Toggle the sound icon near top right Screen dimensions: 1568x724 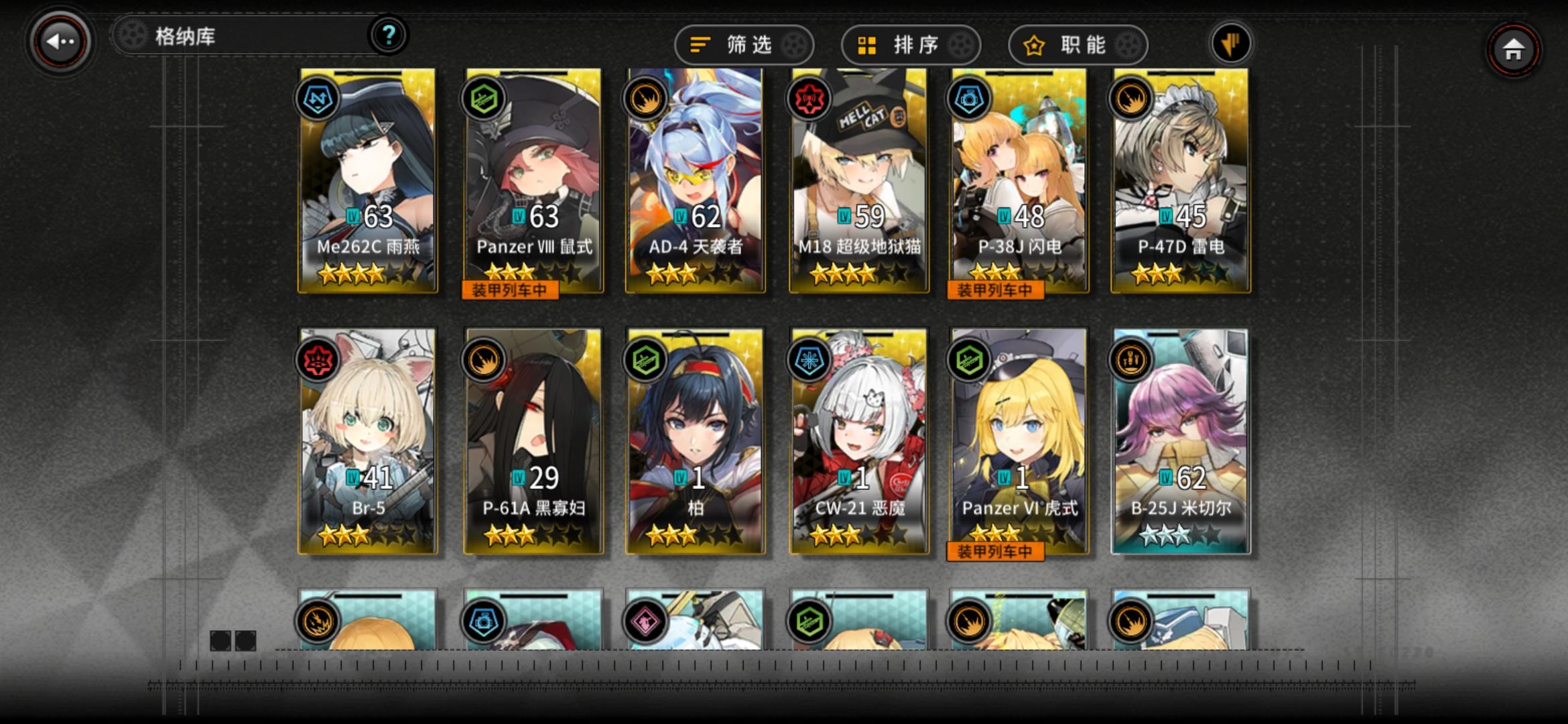(x=1230, y=42)
